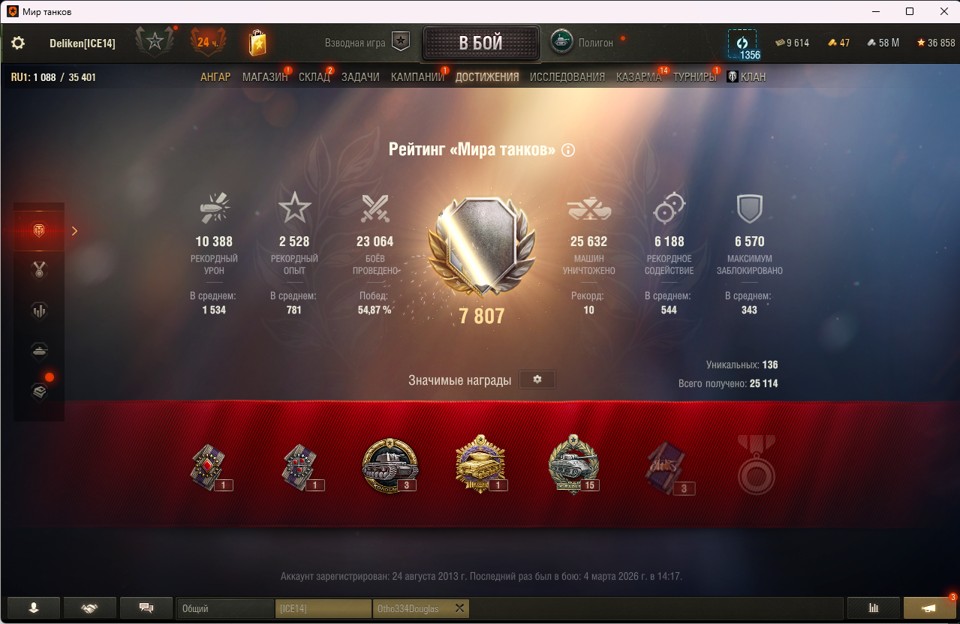Open the Взводная игра platoon button
This screenshot has width=960, height=624.
400,43
